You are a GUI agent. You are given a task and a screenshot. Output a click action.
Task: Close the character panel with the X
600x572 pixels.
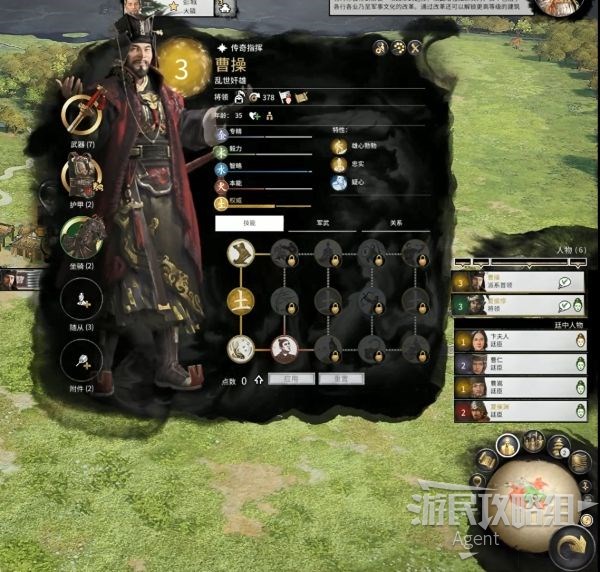(414, 47)
